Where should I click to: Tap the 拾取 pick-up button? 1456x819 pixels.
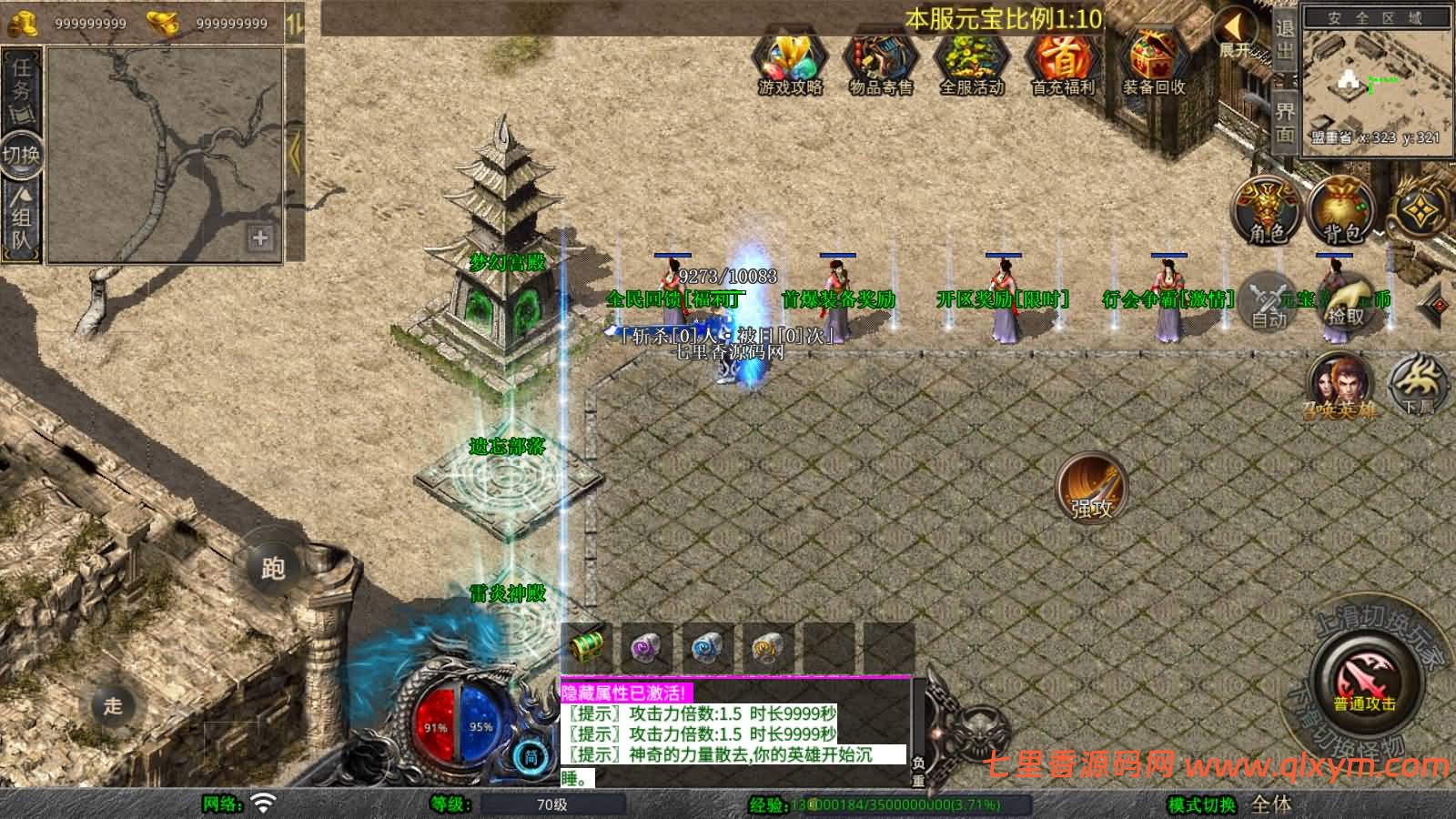(1346, 301)
